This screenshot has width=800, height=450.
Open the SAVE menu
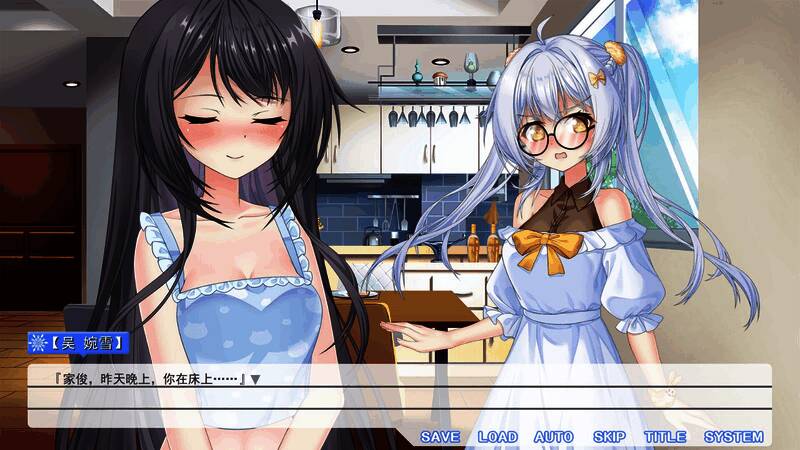point(440,437)
